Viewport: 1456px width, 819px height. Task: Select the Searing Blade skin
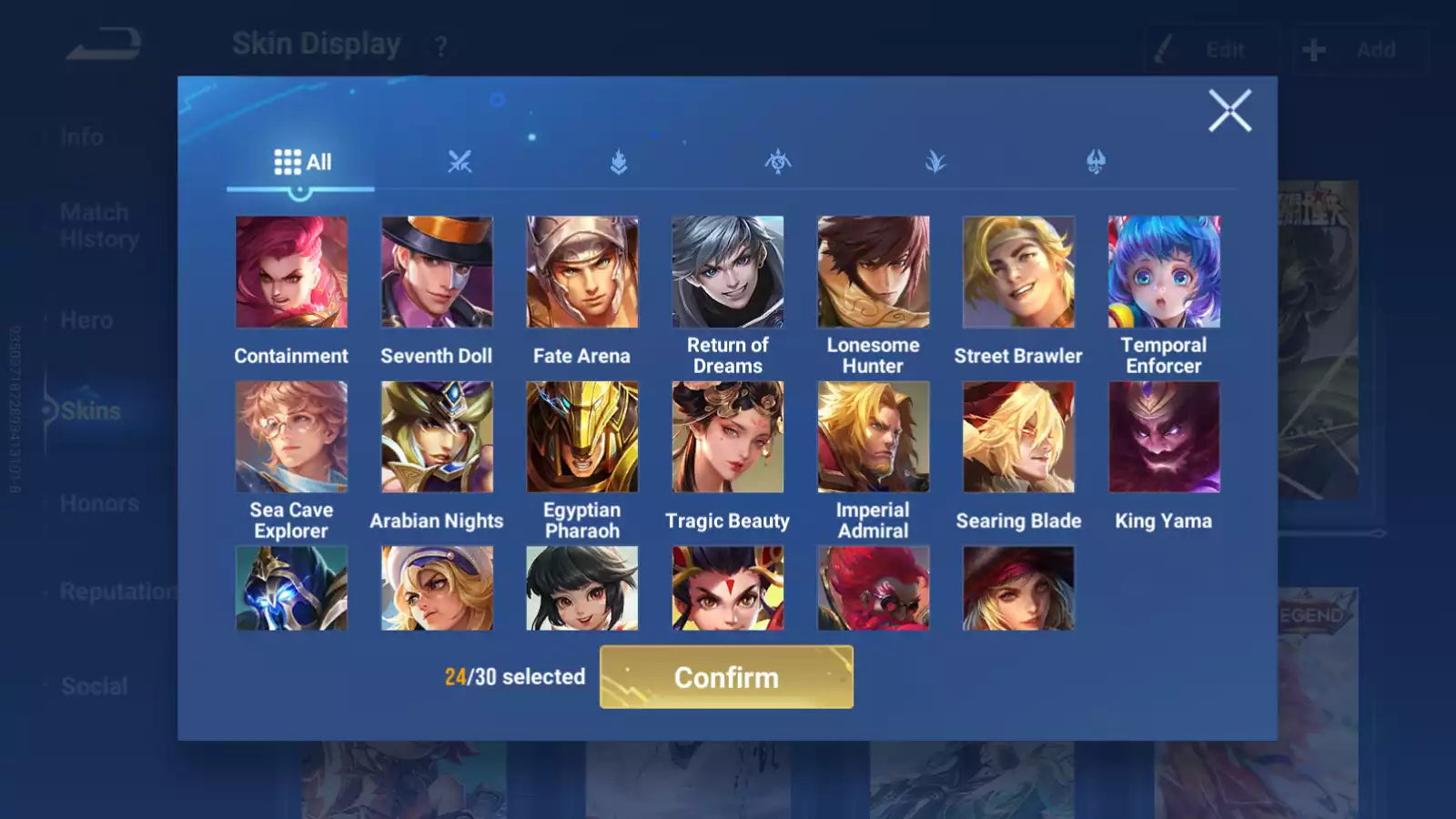pos(1018,437)
